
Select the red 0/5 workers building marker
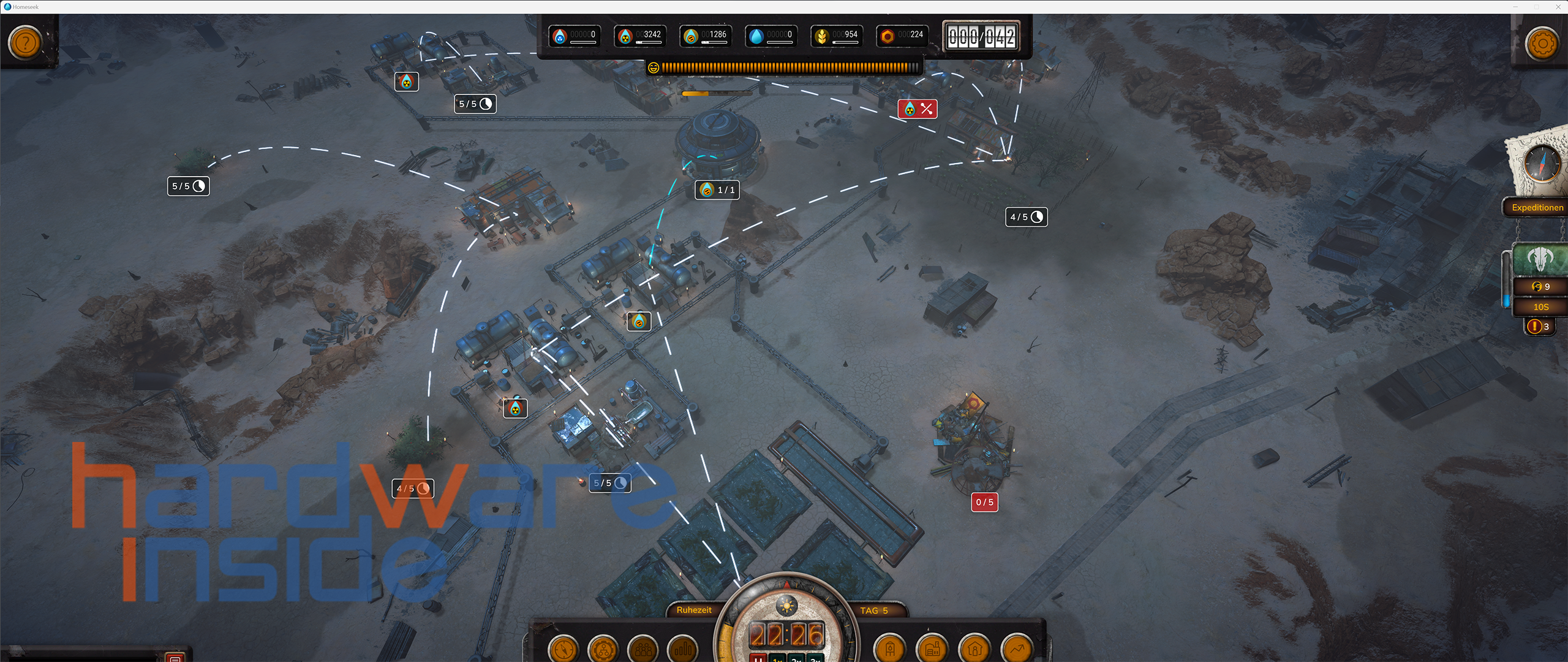984,503
